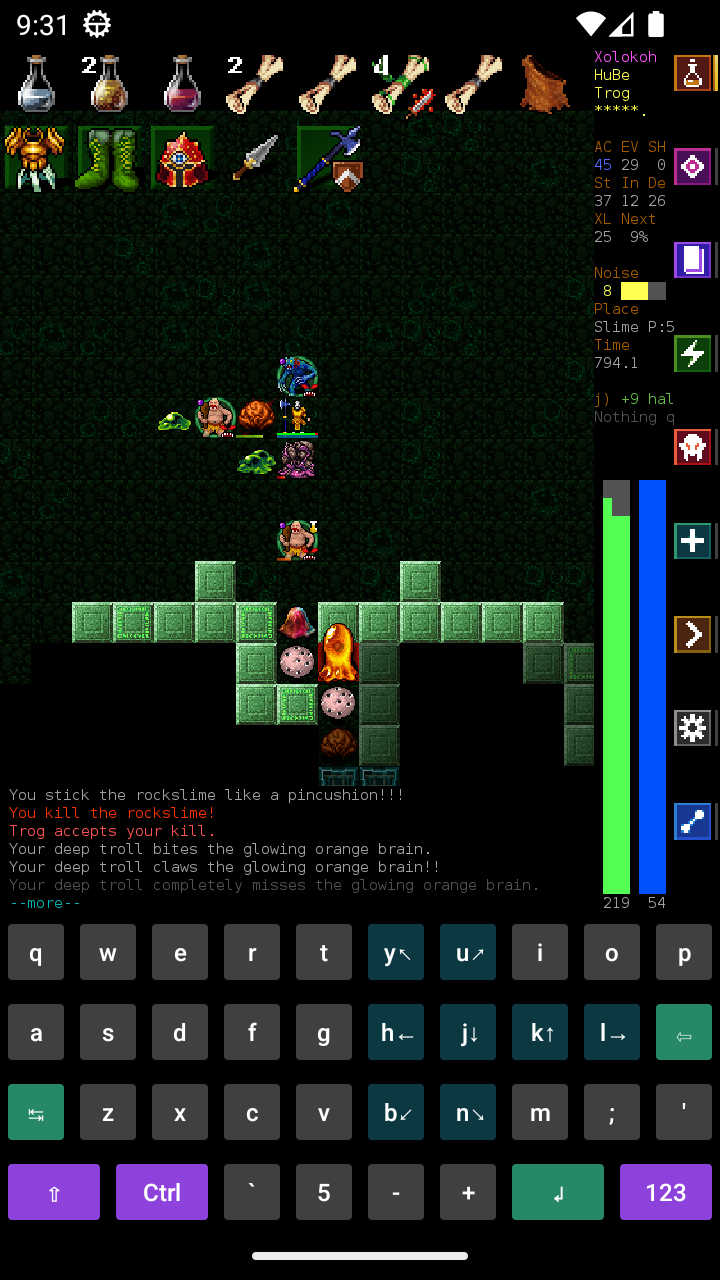Choose the red jeweled hat slot
Viewport: 720px width, 1280px height.
182,157
